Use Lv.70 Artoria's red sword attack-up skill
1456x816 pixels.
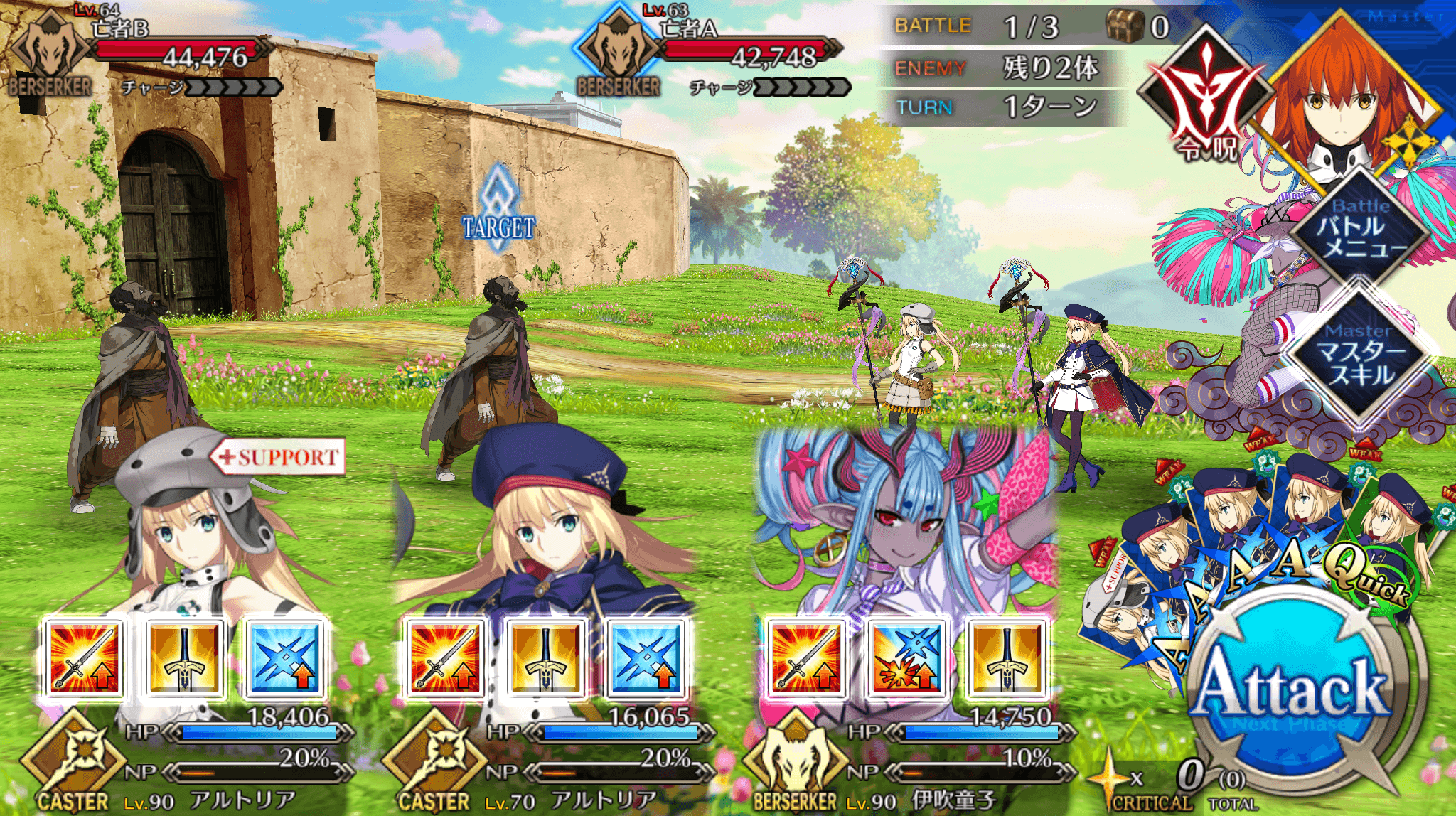pos(445,657)
